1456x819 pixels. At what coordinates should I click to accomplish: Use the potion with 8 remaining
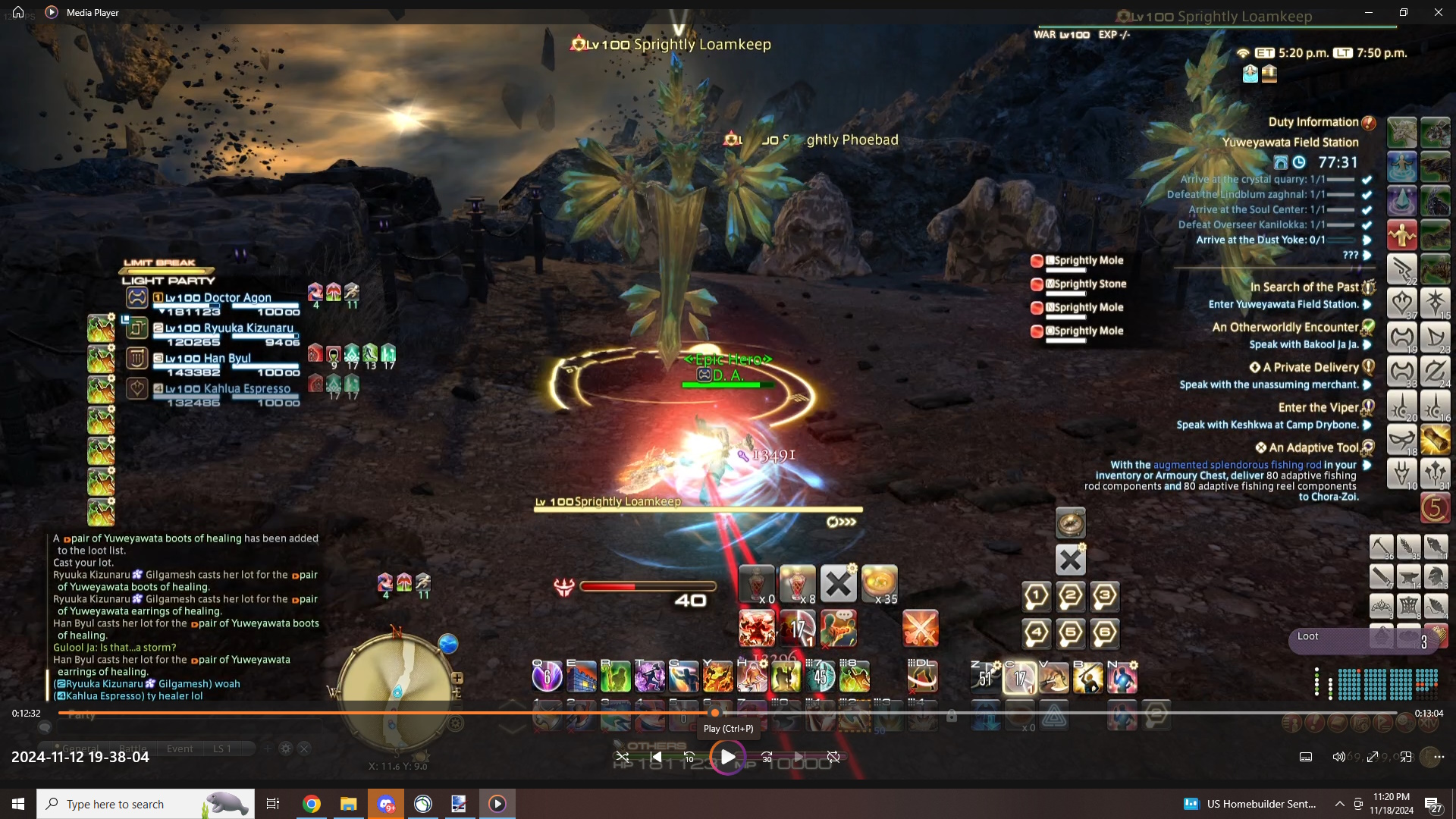coord(797,584)
